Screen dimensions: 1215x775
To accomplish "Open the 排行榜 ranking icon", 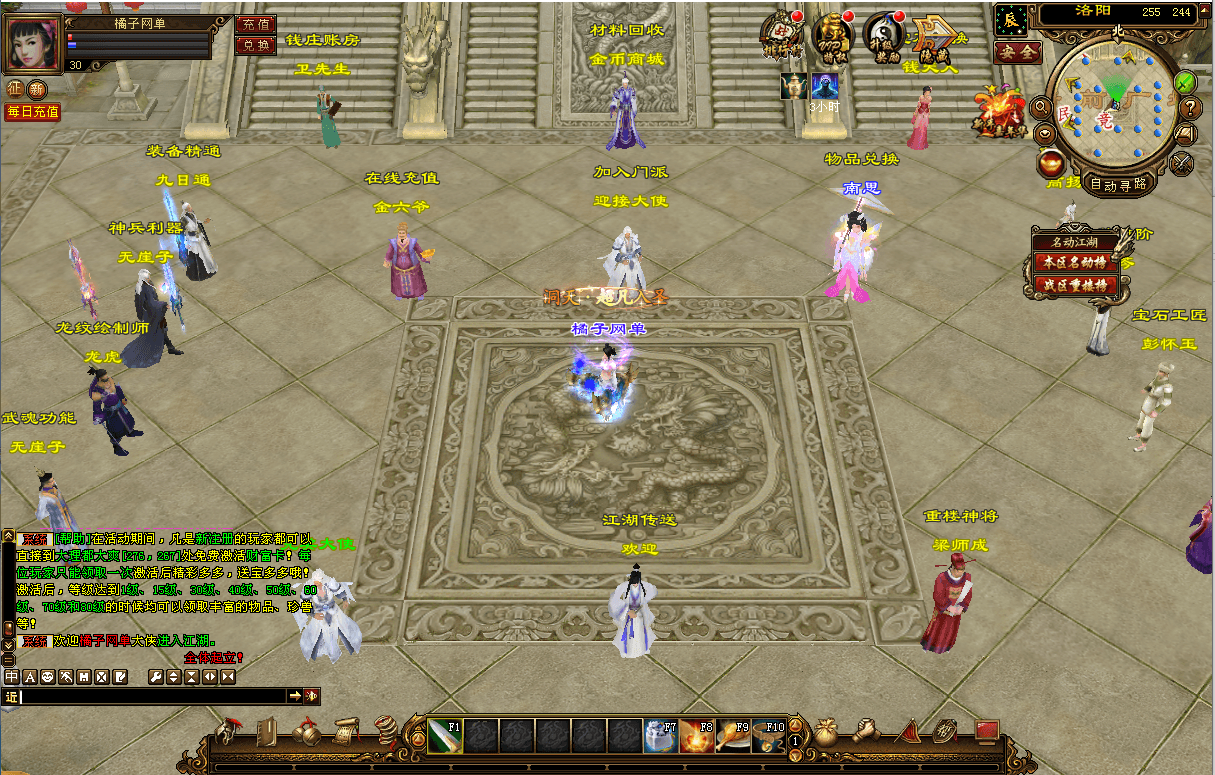I will coord(781,35).
